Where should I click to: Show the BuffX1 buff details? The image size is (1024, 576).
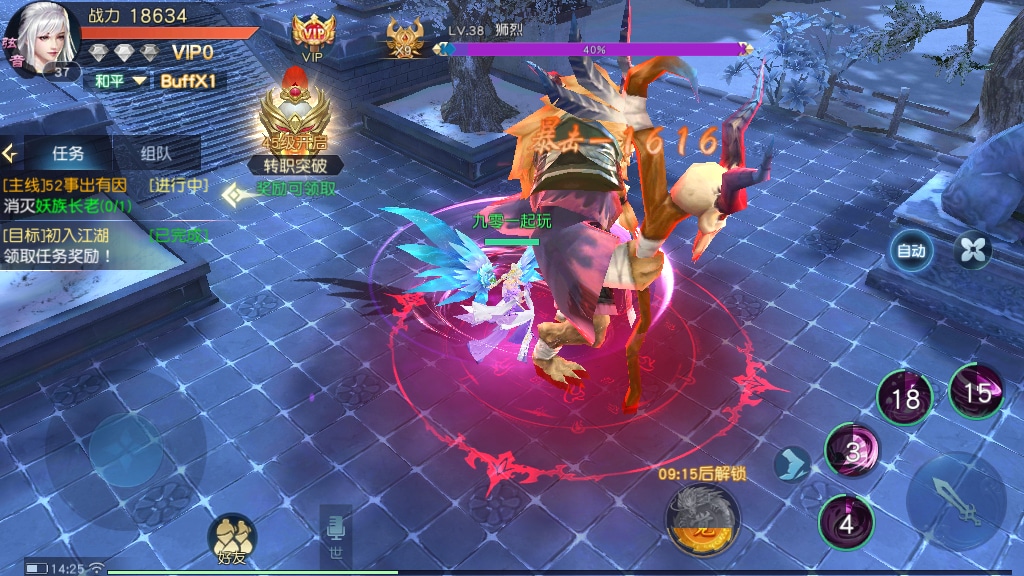click(x=193, y=81)
